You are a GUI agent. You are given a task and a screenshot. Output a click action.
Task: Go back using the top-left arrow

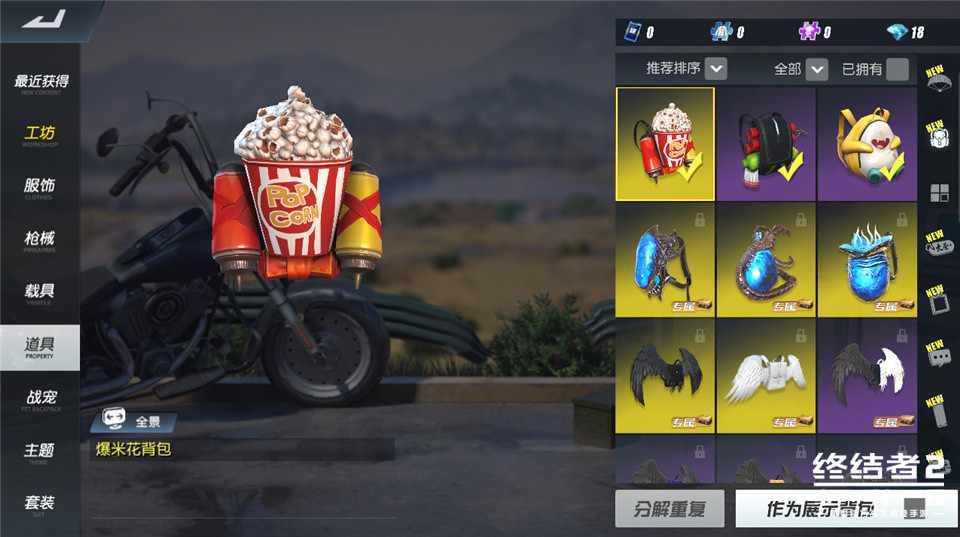tap(42, 18)
